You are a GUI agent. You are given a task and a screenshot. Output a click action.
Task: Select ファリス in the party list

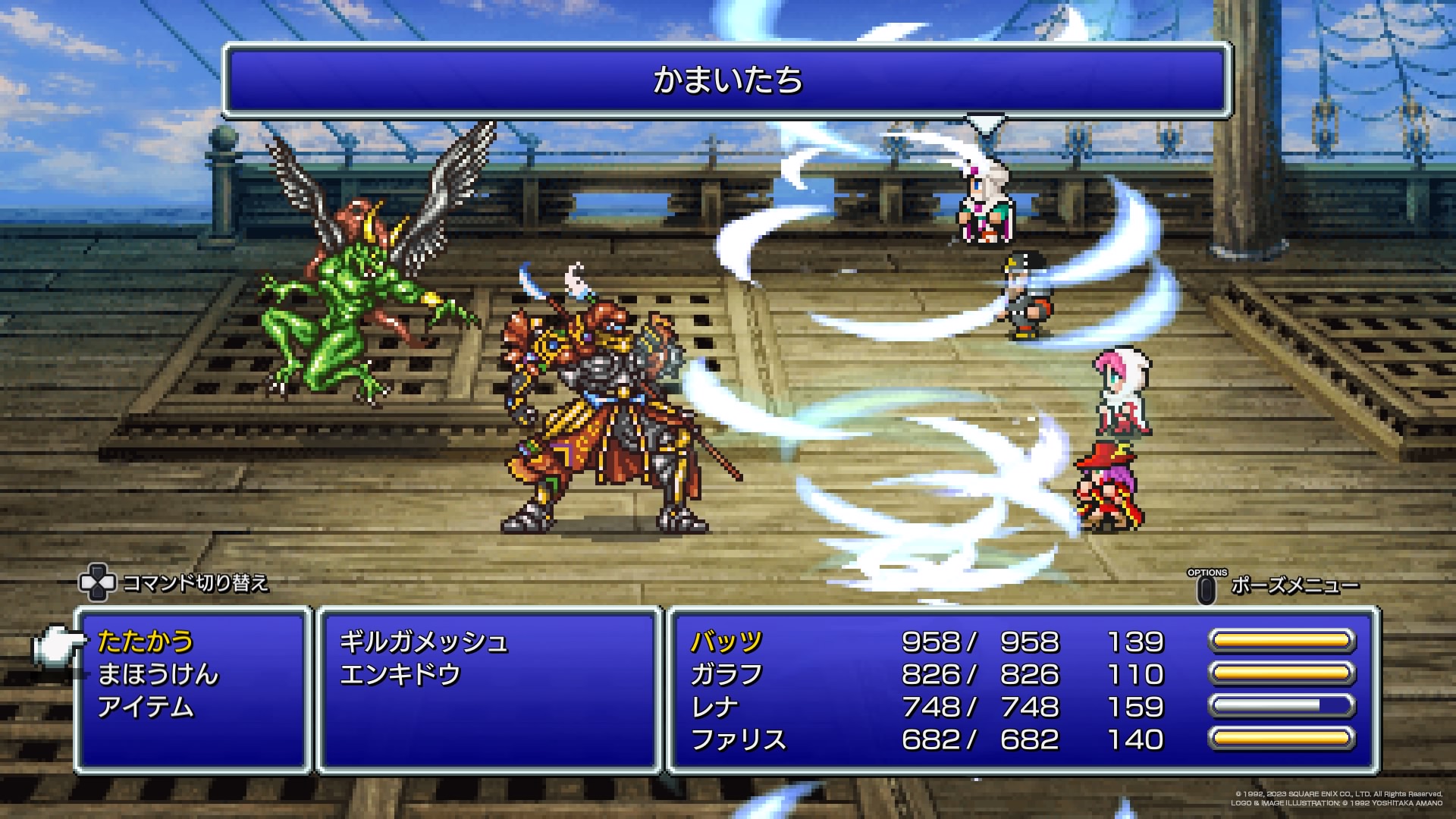coord(738,740)
